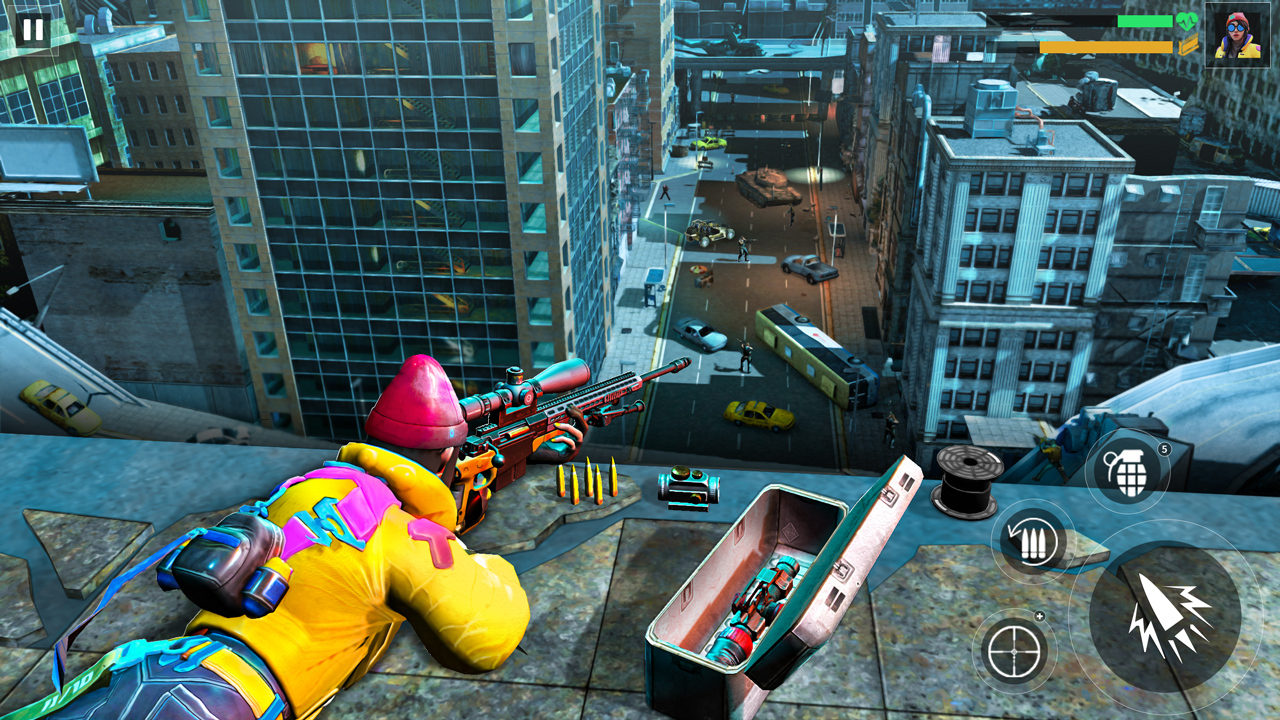
Task: Tap the plus badge on the scope button
Action: point(1040,616)
